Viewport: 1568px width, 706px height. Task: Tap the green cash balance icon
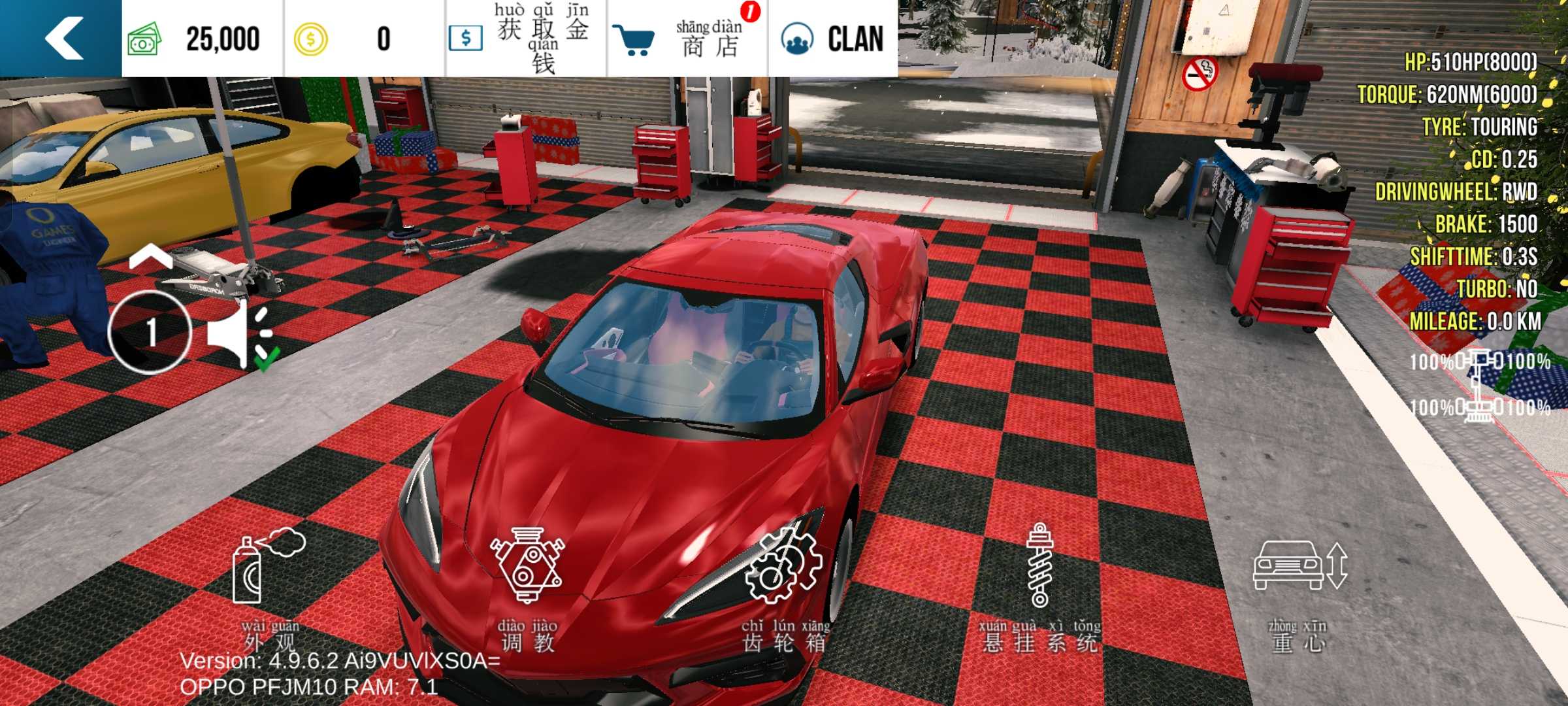(144, 39)
